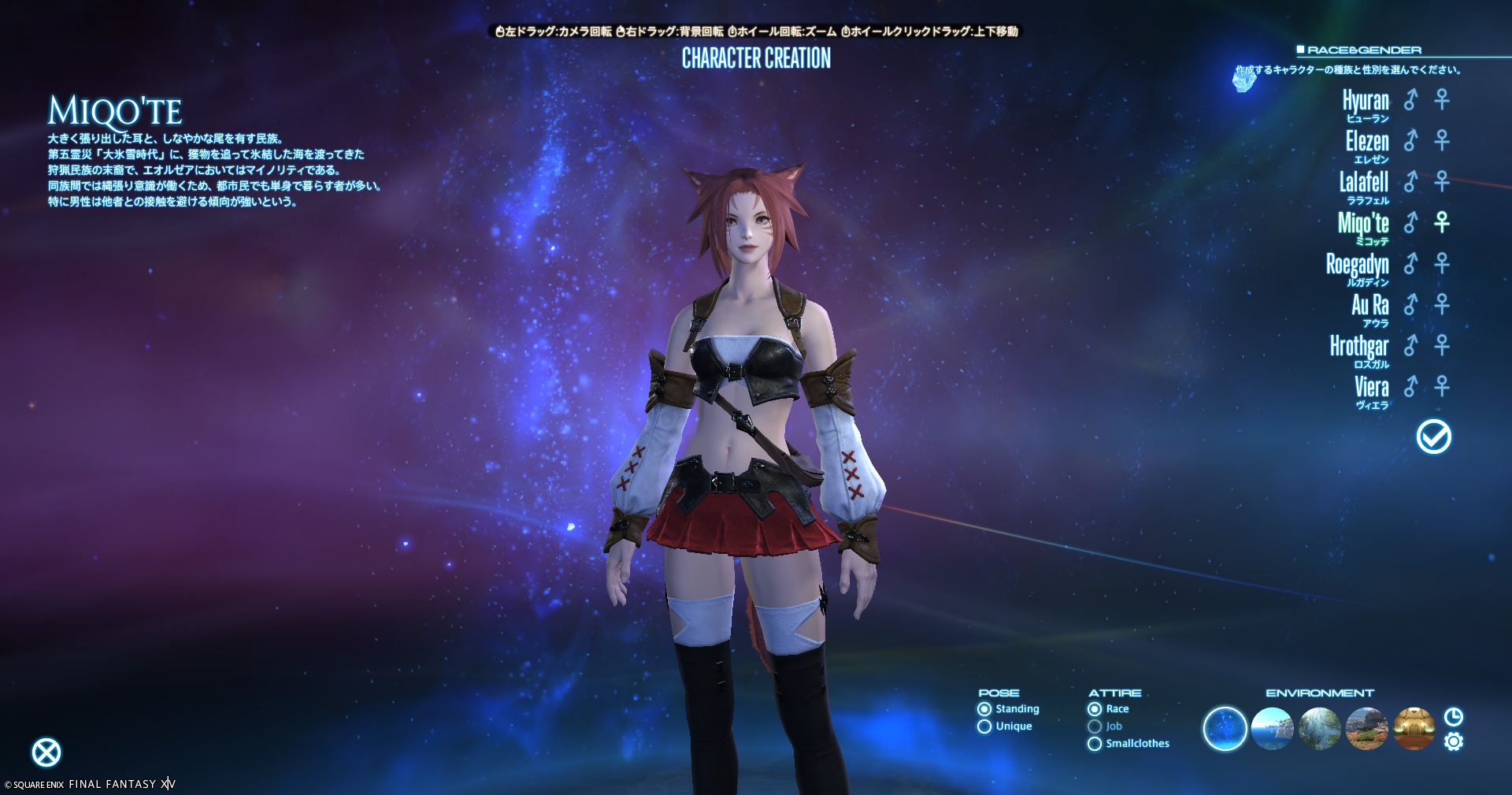1512x795 pixels.
Task: Switch attire to Smallclothes
Action: pyautogui.click(x=1095, y=744)
